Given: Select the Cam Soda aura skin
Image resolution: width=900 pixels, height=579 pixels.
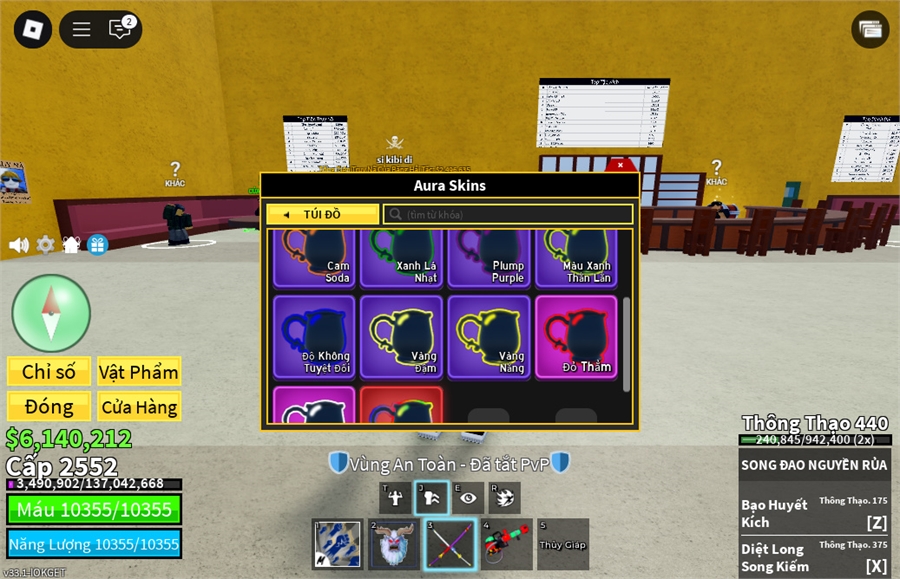Looking at the screenshot, I should coord(313,259).
